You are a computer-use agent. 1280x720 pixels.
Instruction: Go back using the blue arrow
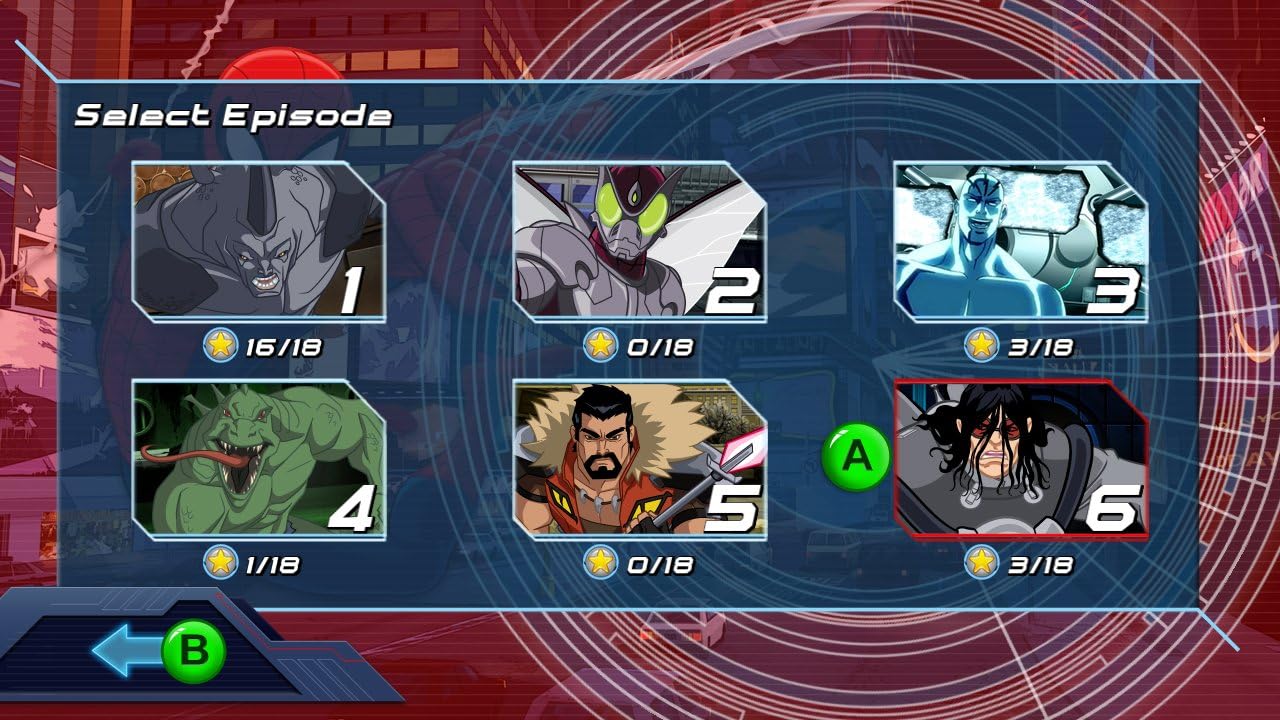click(128, 651)
